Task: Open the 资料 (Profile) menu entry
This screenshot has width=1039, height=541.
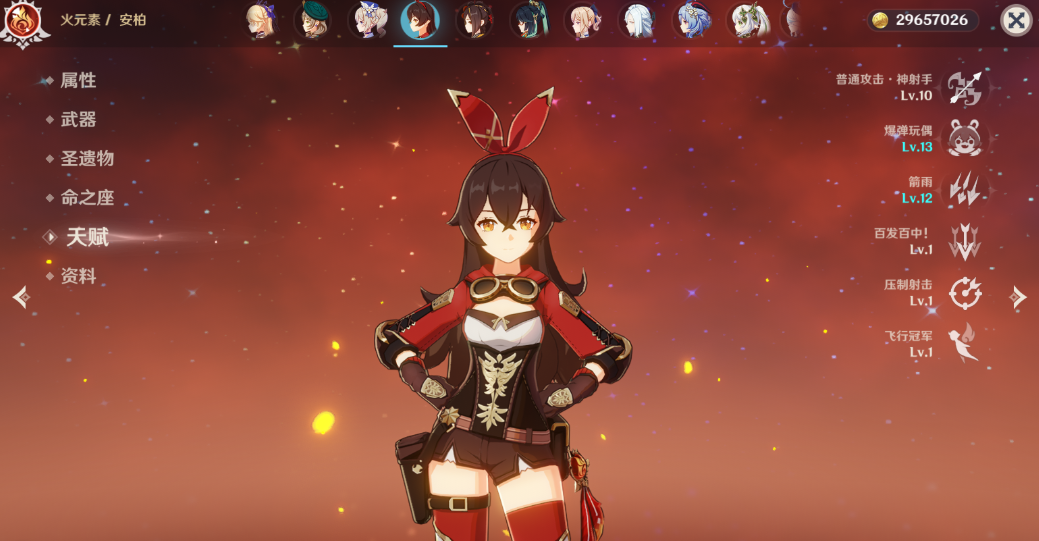Action: (77, 276)
